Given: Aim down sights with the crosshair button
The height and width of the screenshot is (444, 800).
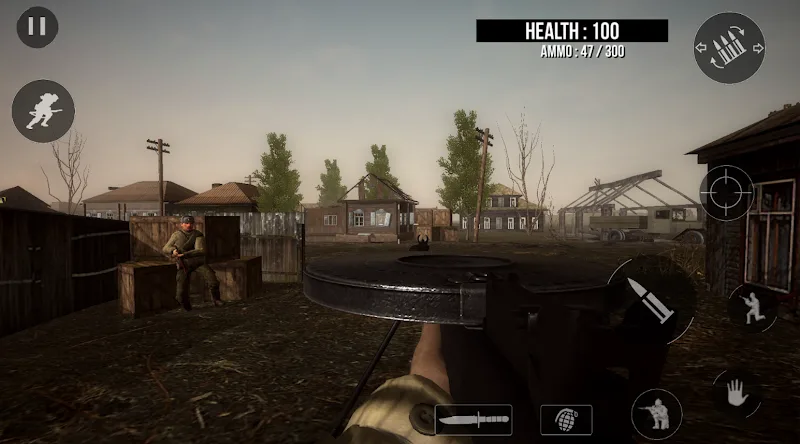Looking at the screenshot, I should pyautogui.click(x=726, y=192).
